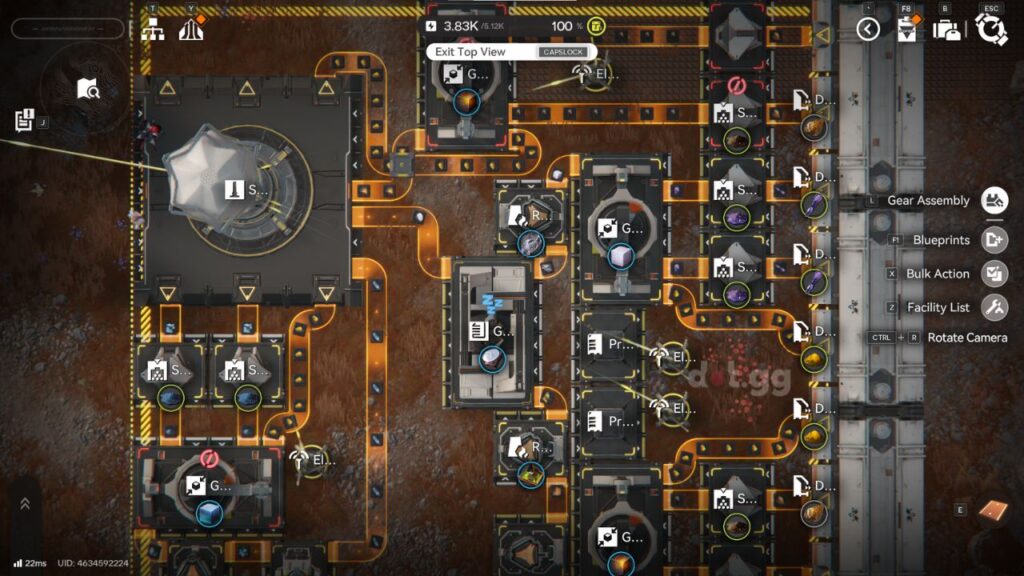Open the map search icon
This screenshot has height=576, width=1024.
coord(88,89)
